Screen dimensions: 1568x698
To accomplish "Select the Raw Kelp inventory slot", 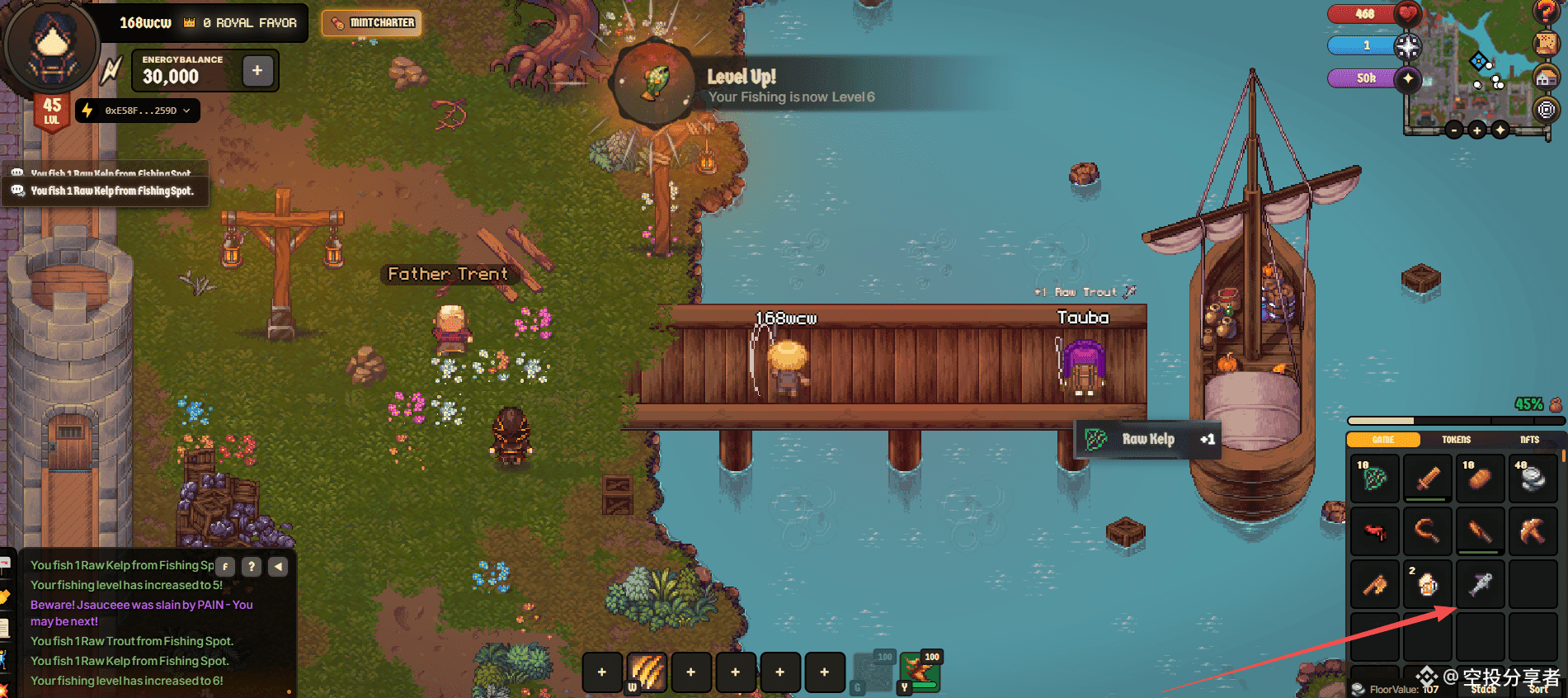I will (x=1374, y=479).
